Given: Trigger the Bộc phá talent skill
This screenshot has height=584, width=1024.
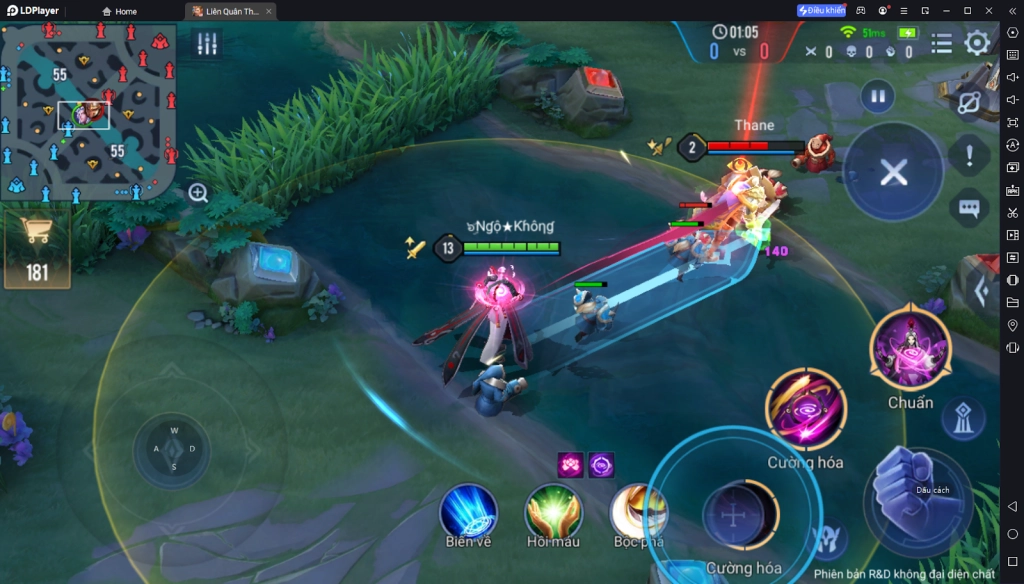Looking at the screenshot, I should [x=637, y=513].
